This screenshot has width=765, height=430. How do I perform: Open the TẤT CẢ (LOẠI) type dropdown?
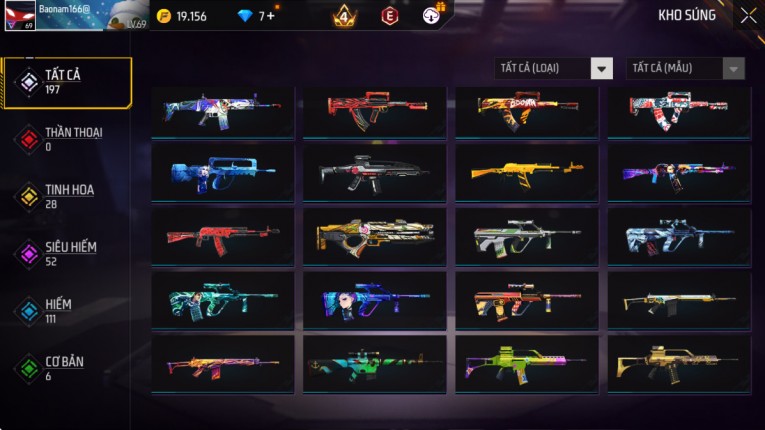[x=554, y=68]
